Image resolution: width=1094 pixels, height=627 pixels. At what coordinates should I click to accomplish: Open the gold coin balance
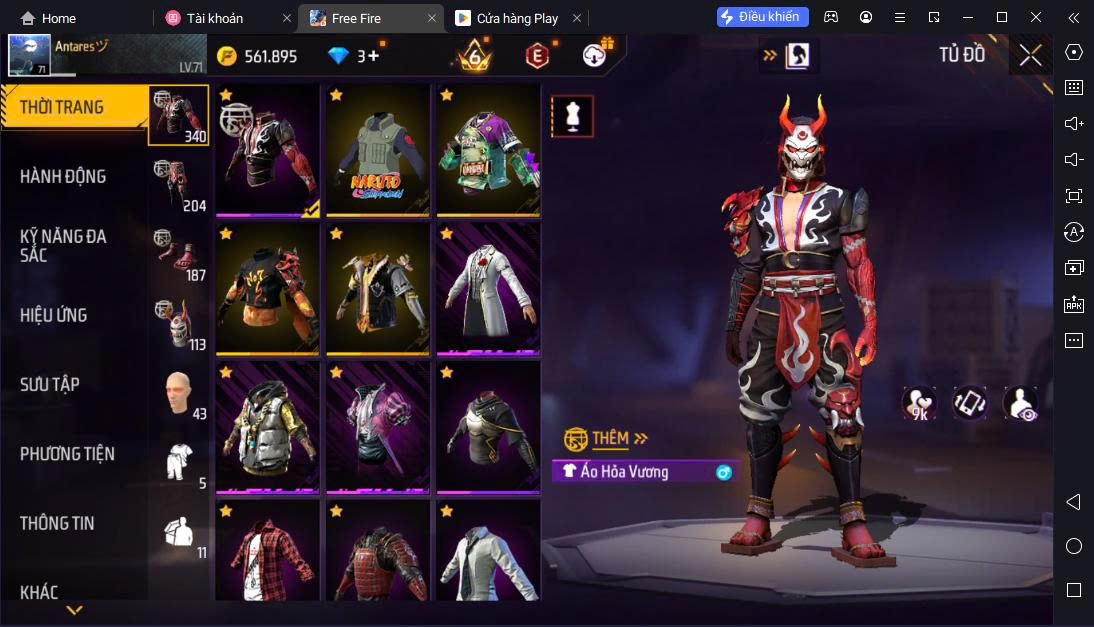tap(257, 56)
